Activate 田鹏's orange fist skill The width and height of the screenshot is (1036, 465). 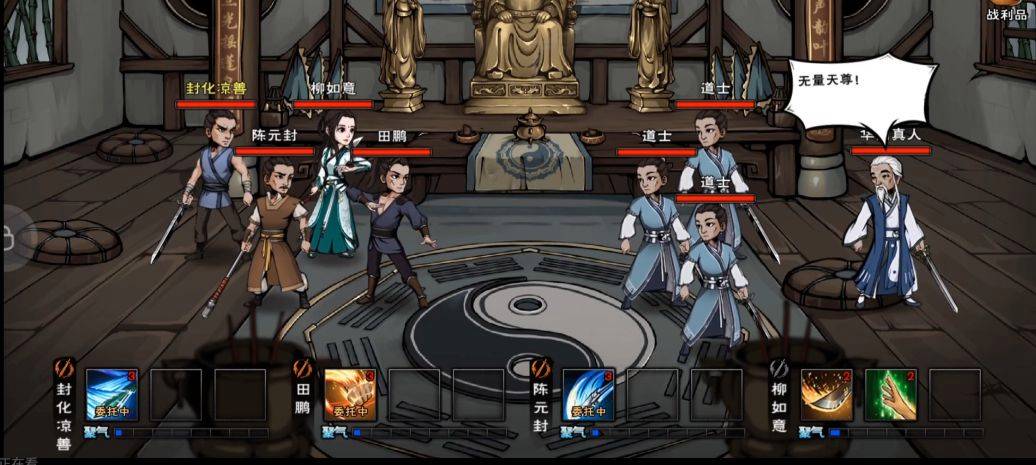tap(350, 394)
